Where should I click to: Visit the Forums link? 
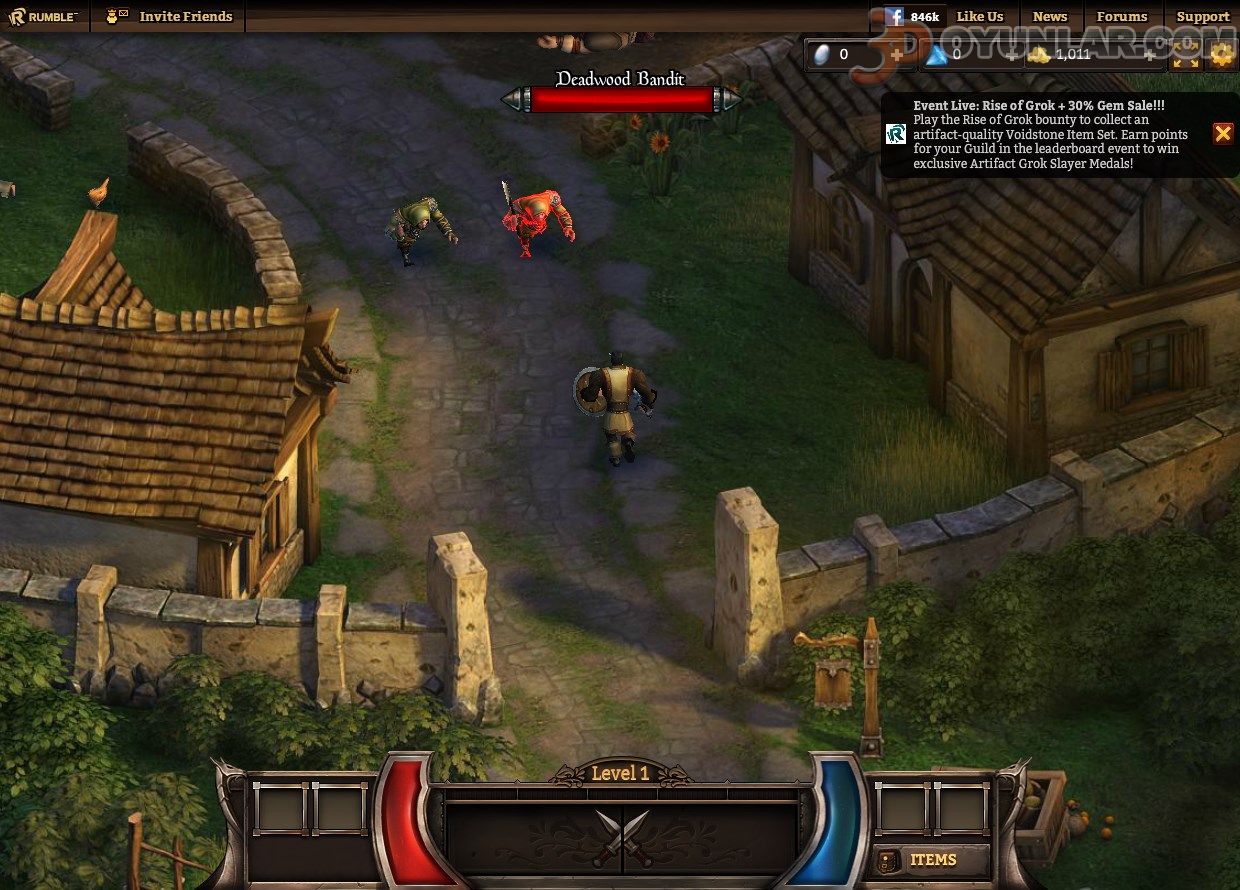click(x=1121, y=16)
